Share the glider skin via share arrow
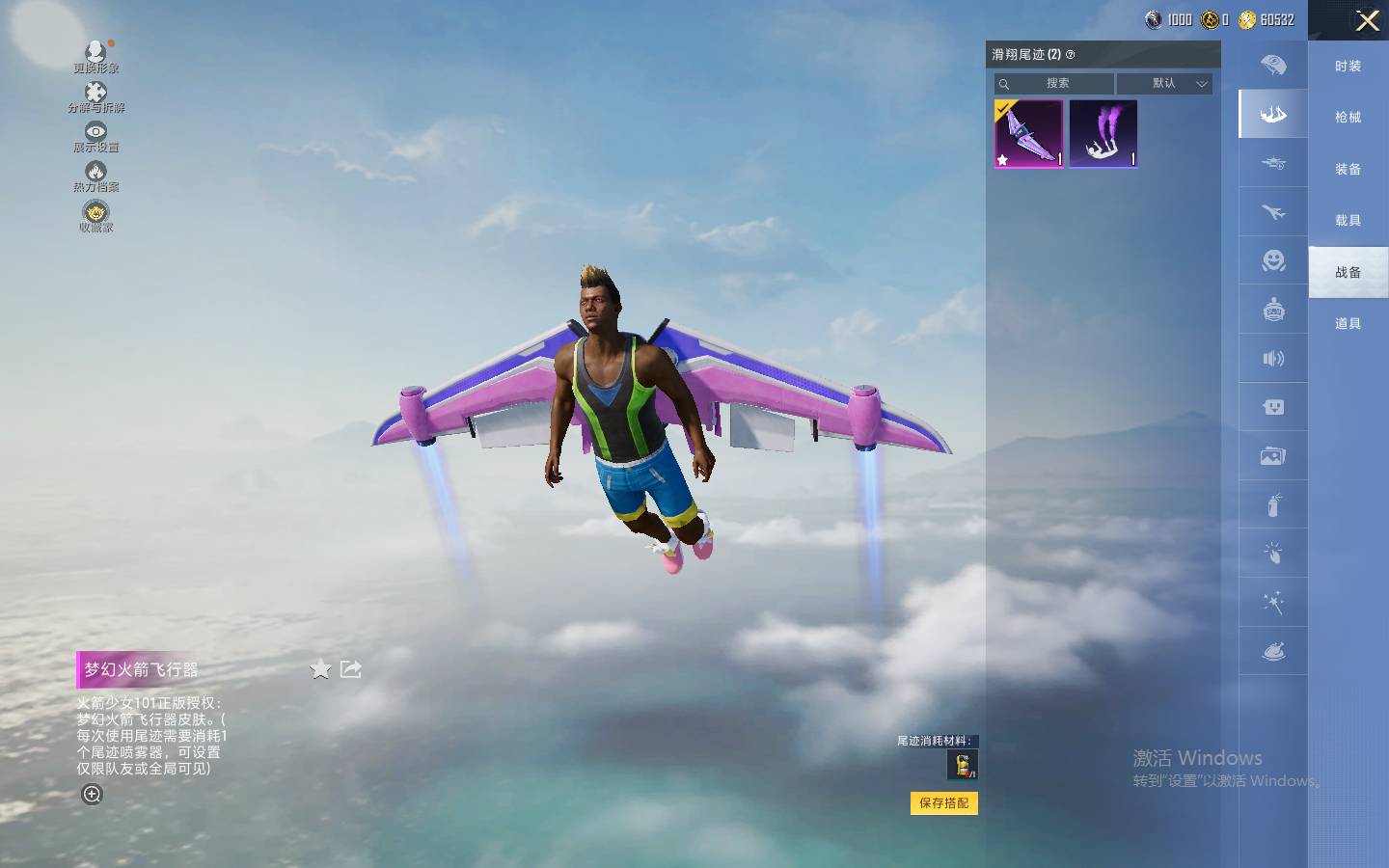 [x=351, y=669]
